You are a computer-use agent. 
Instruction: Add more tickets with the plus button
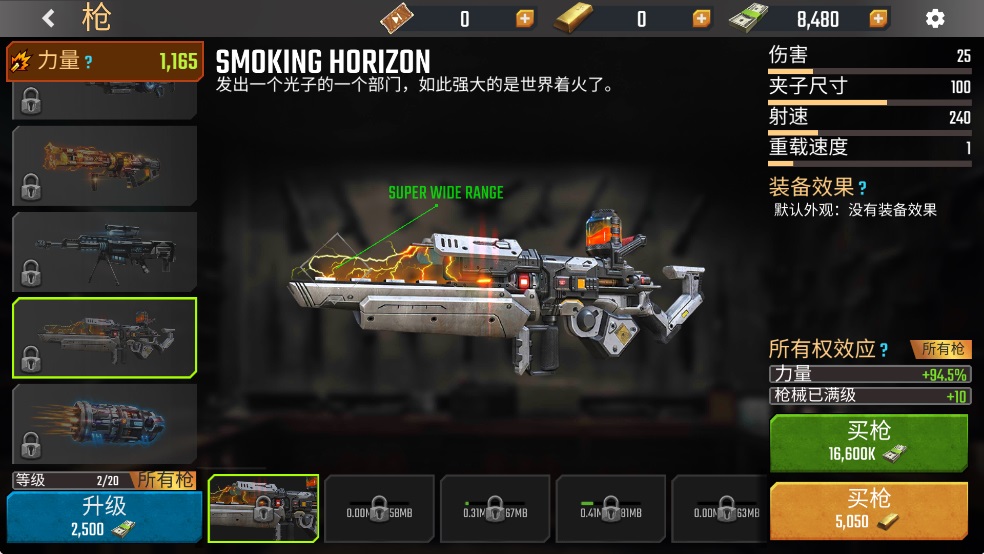525,18
